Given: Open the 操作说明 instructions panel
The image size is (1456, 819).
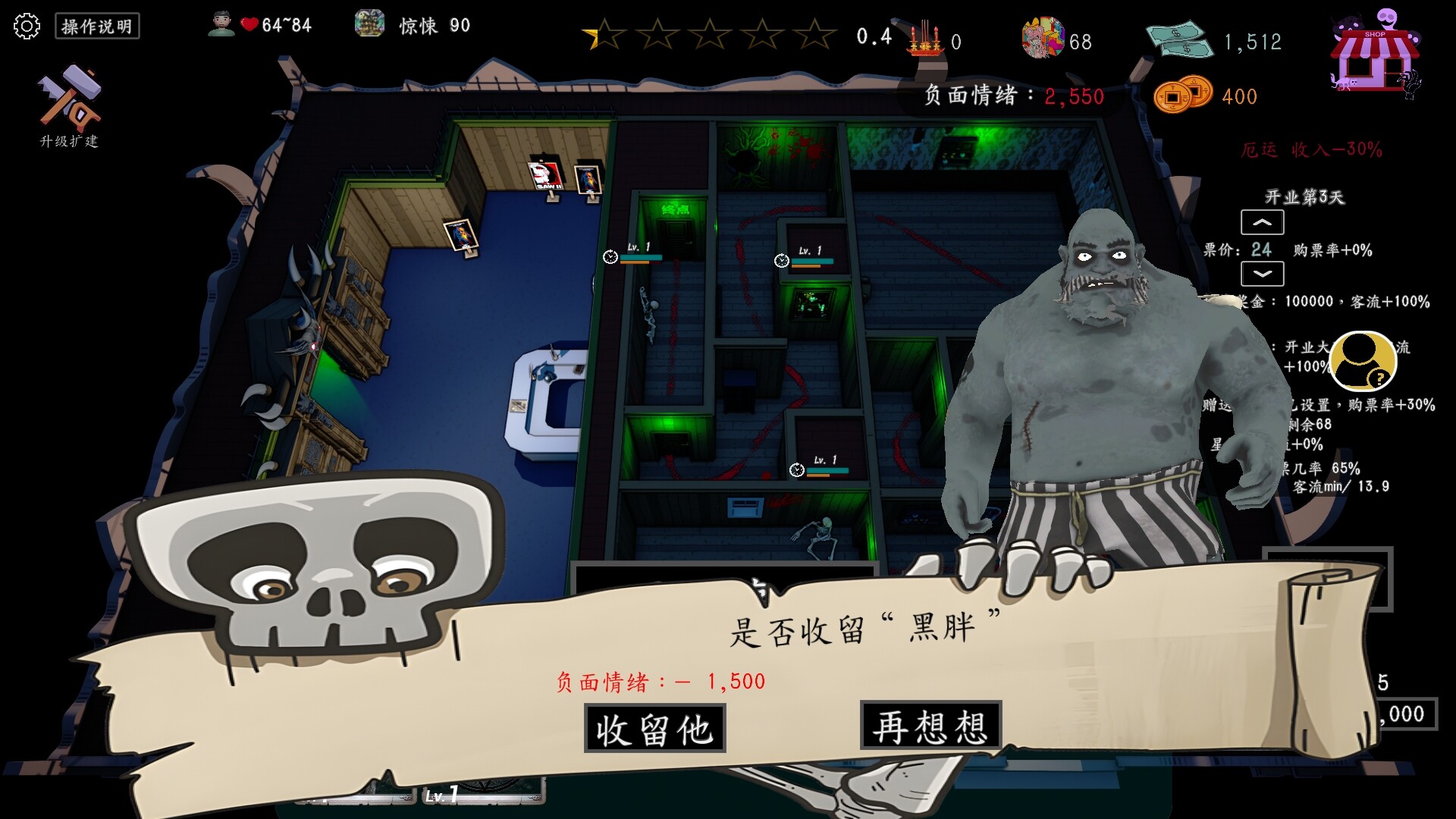Looking at the screenshot, I should tap(97, 26).
